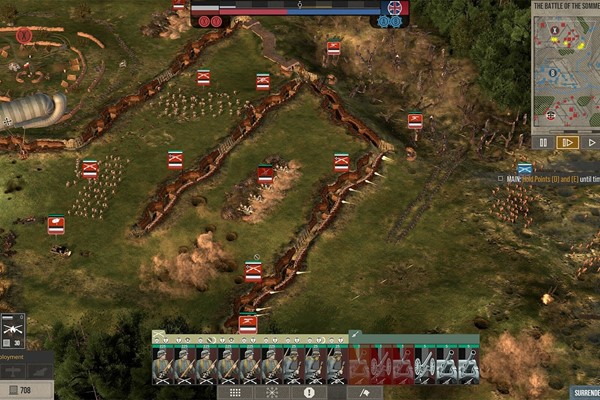Select the last infantry squad card
The width and height of the screenshot is (600, 400).
click(336, 366)
